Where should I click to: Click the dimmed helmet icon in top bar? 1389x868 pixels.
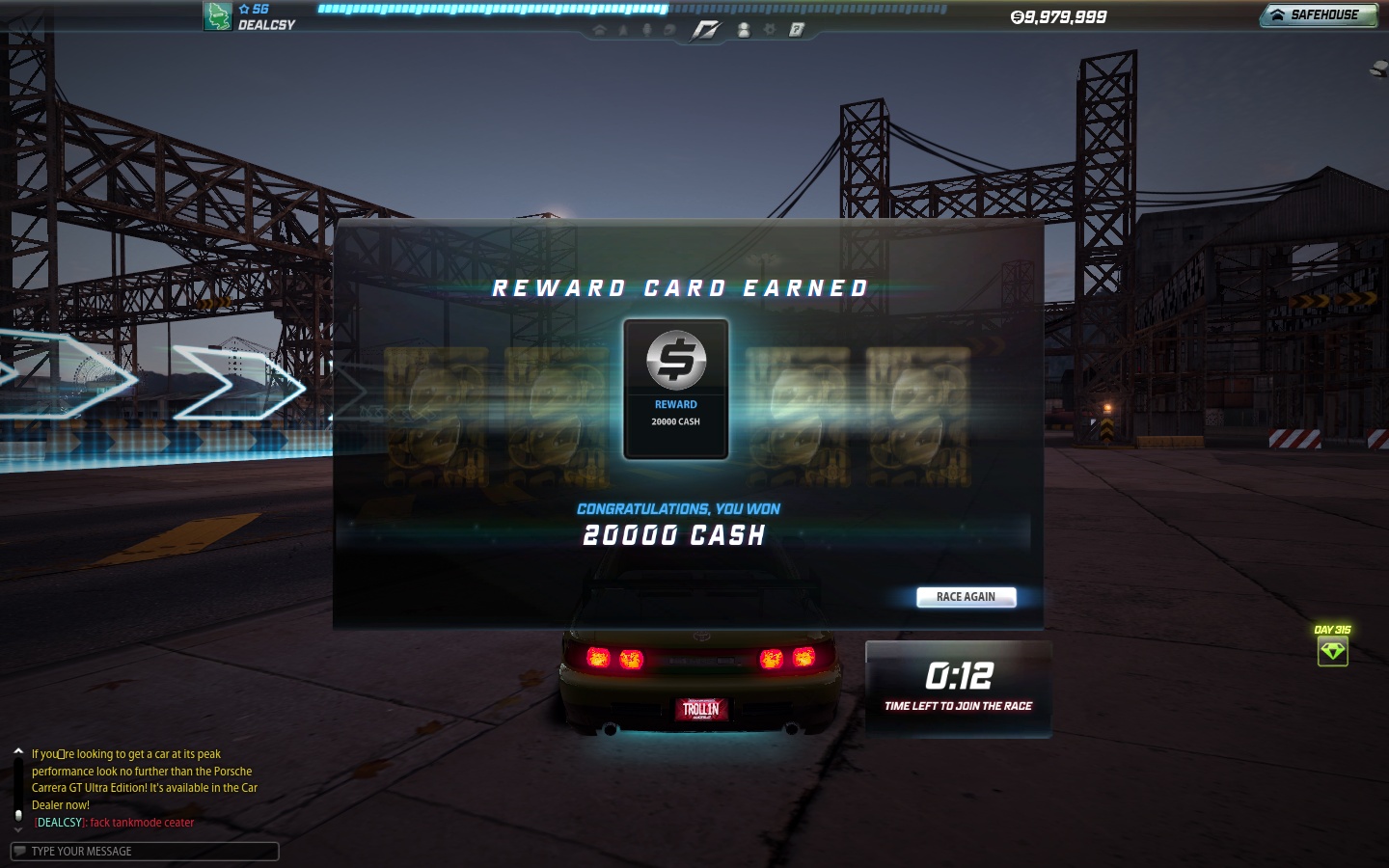pyautogui.click(x=669, y=30)
